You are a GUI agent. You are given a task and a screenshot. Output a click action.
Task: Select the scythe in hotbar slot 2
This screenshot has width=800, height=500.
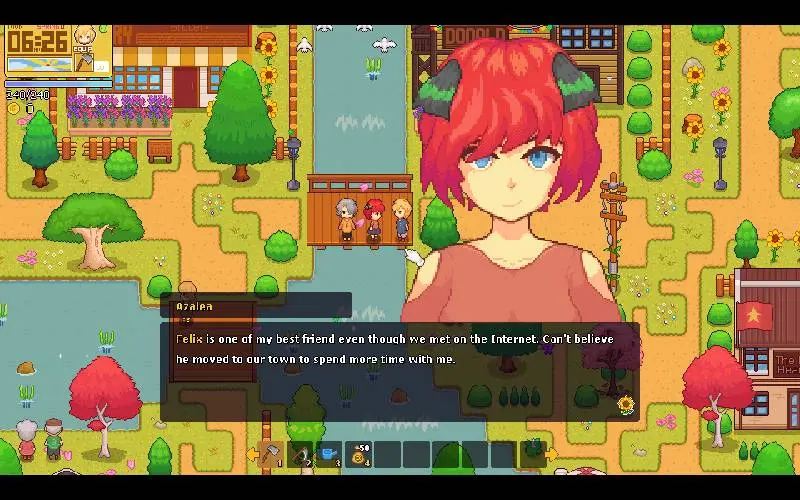pos(301,455)
